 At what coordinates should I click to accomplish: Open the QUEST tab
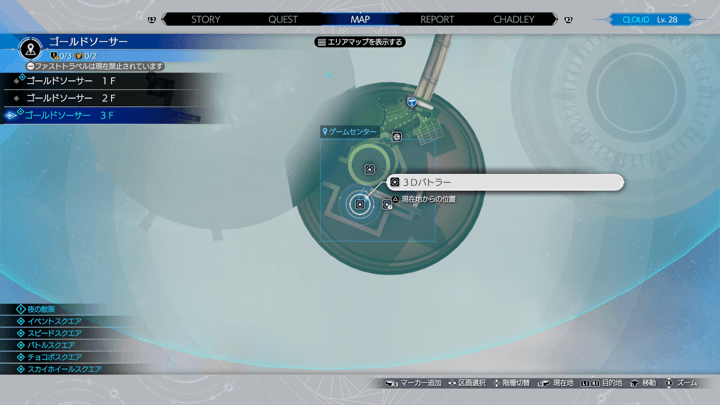pyautogui.click(x=282, y=19)
